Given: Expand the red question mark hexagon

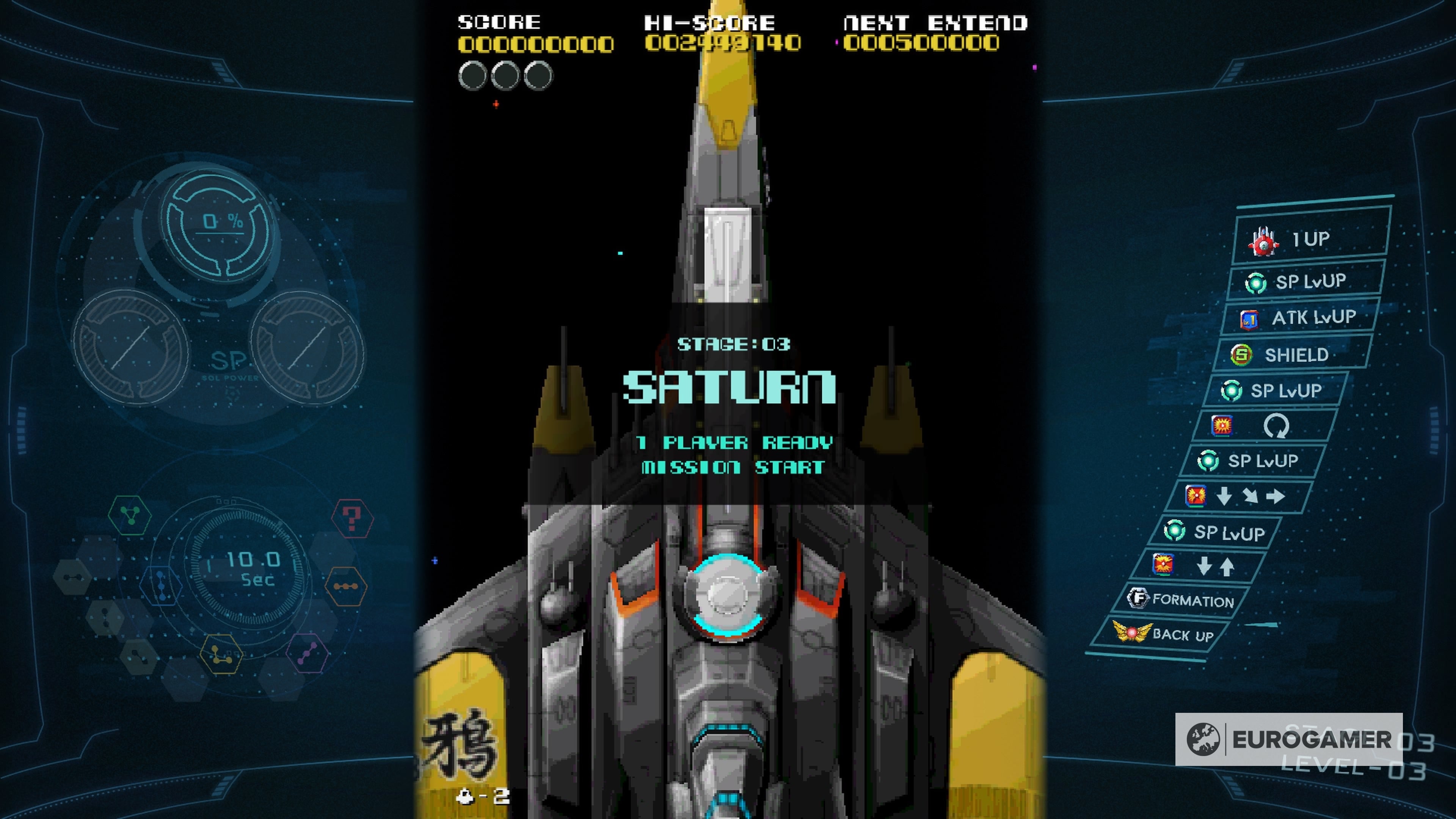Looking at the screenshot, I should coord(353,518).
